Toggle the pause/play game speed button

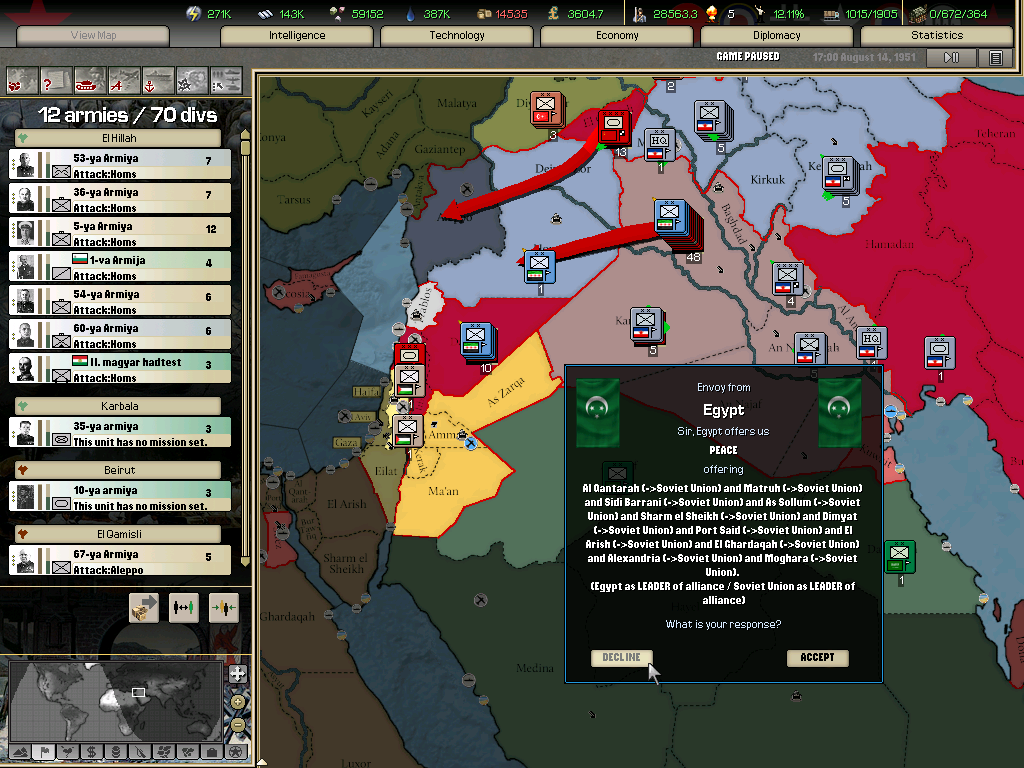point(951,58)
